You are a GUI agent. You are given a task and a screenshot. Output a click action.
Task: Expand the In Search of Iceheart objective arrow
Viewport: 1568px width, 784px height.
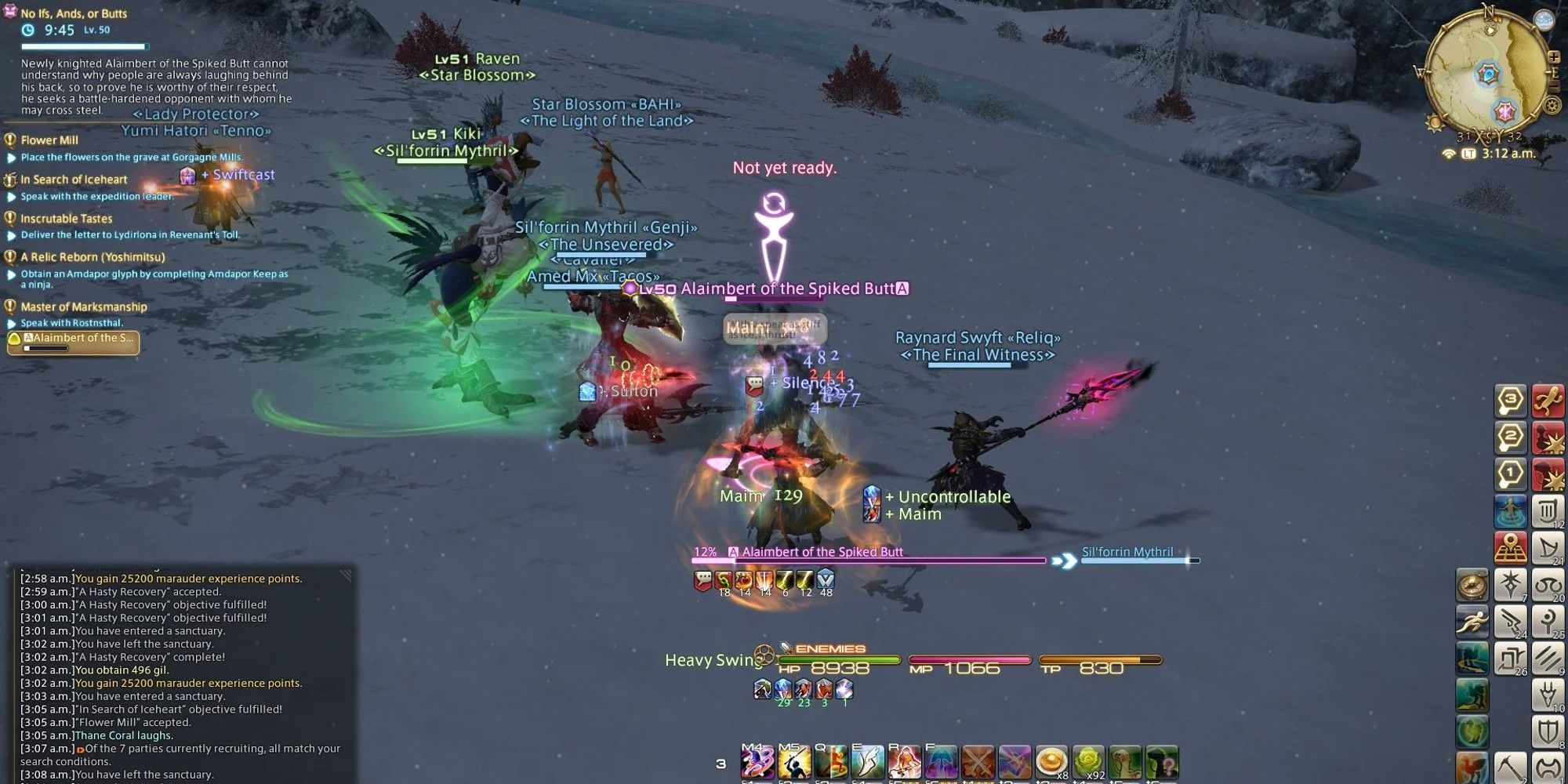click(9, 196)
